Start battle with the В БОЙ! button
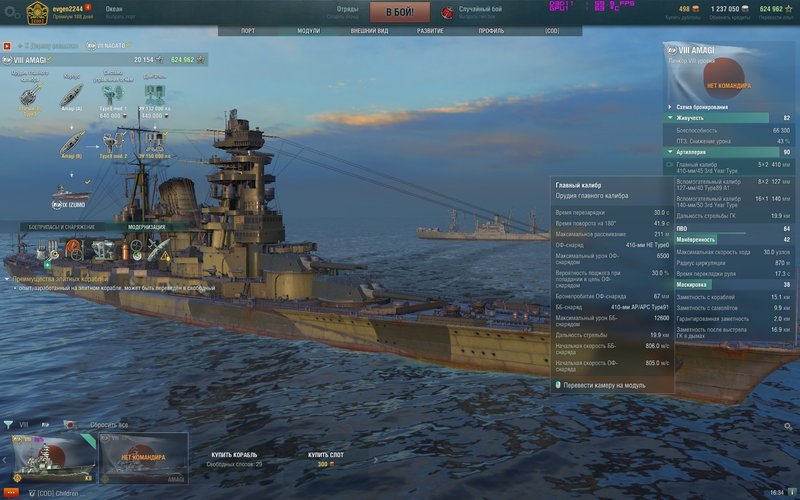The height and width of the screenshot is (500, 800). coord(400,12)
